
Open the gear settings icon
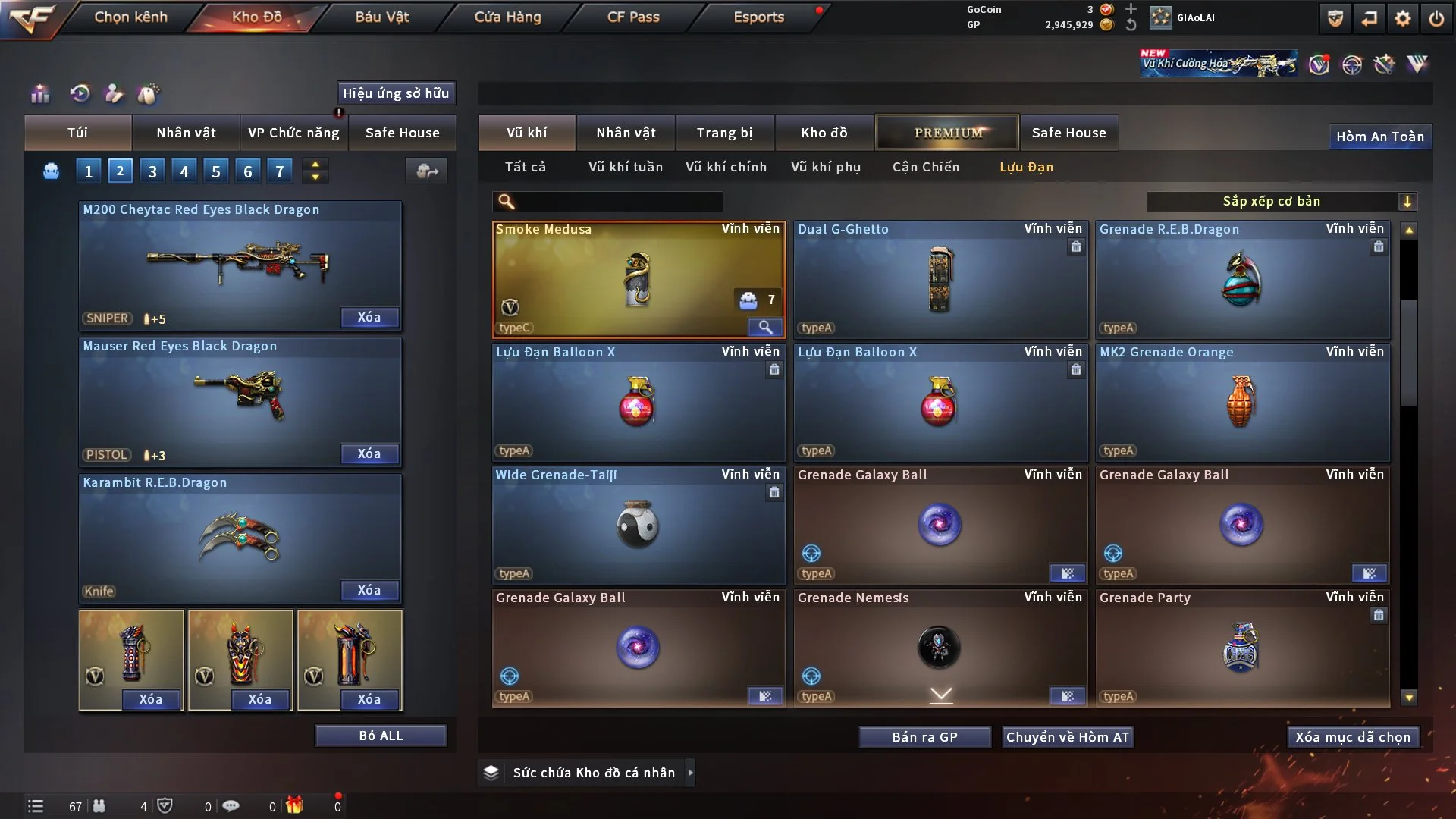tap(1402, 18)
